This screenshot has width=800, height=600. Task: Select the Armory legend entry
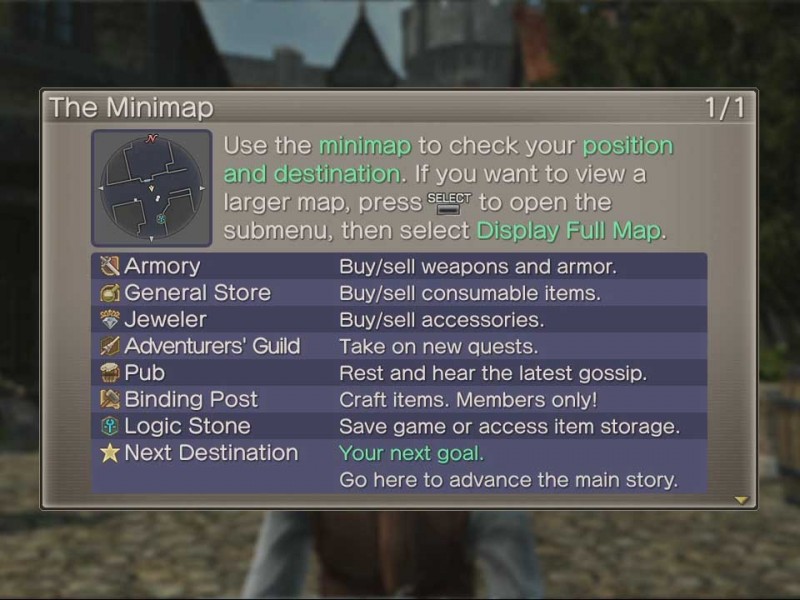click(x=162, y=266)
